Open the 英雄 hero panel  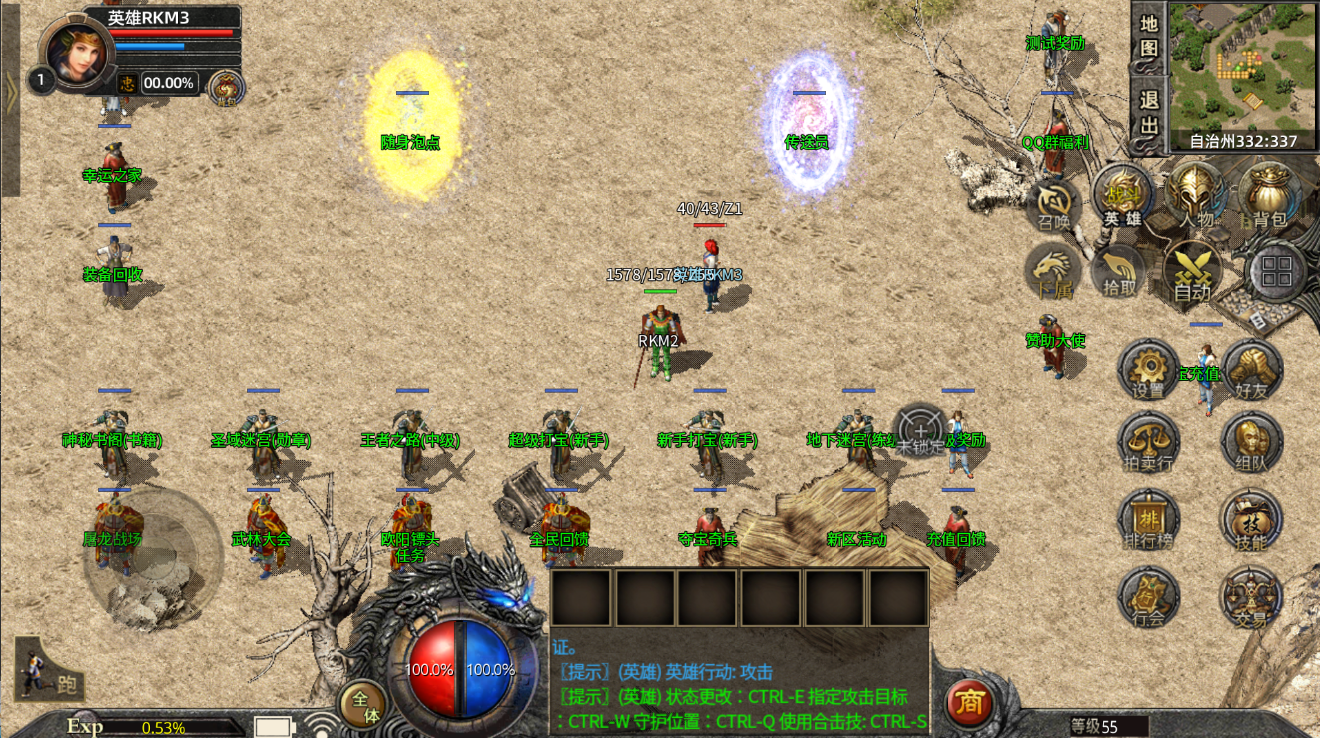click(1122, 195)
